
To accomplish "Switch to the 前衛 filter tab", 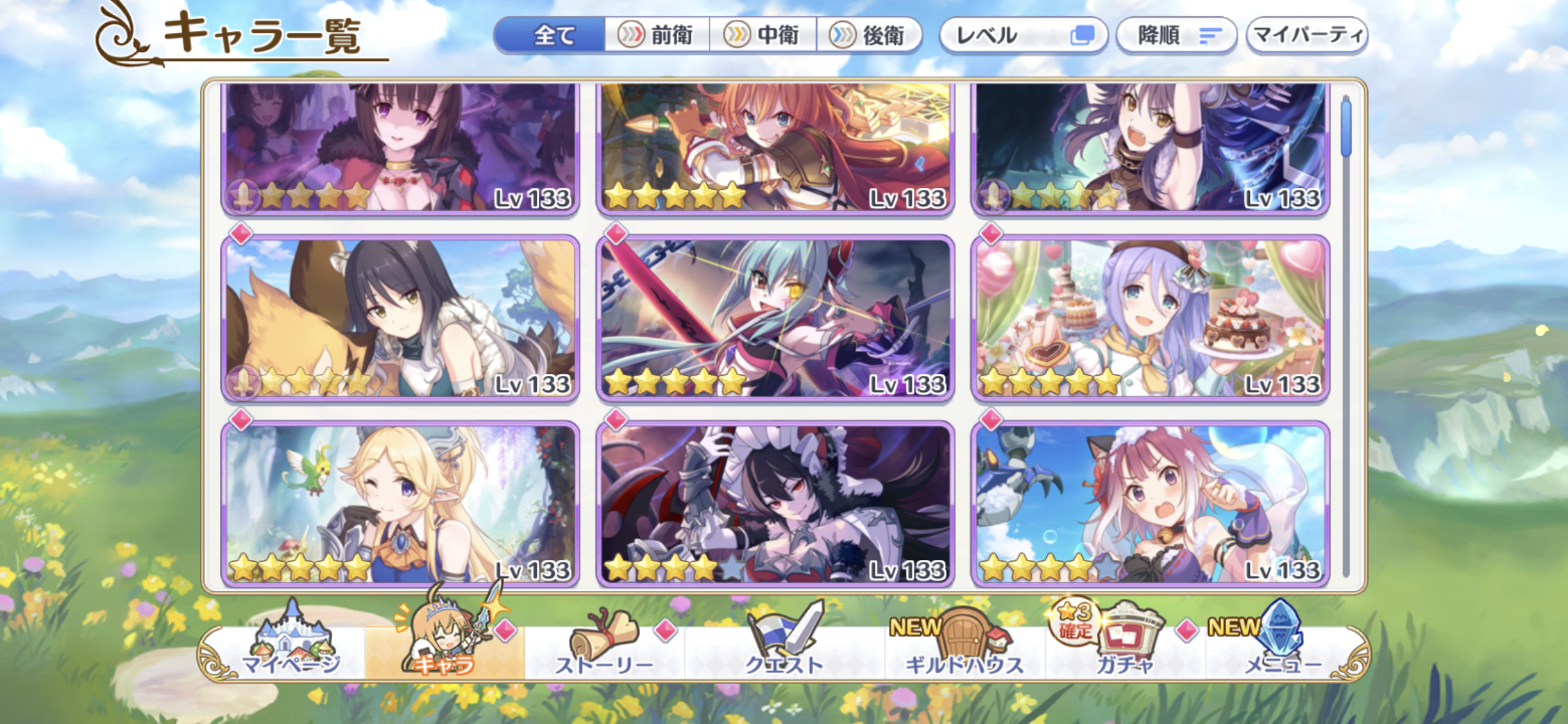I will click(x=657, y=35).
